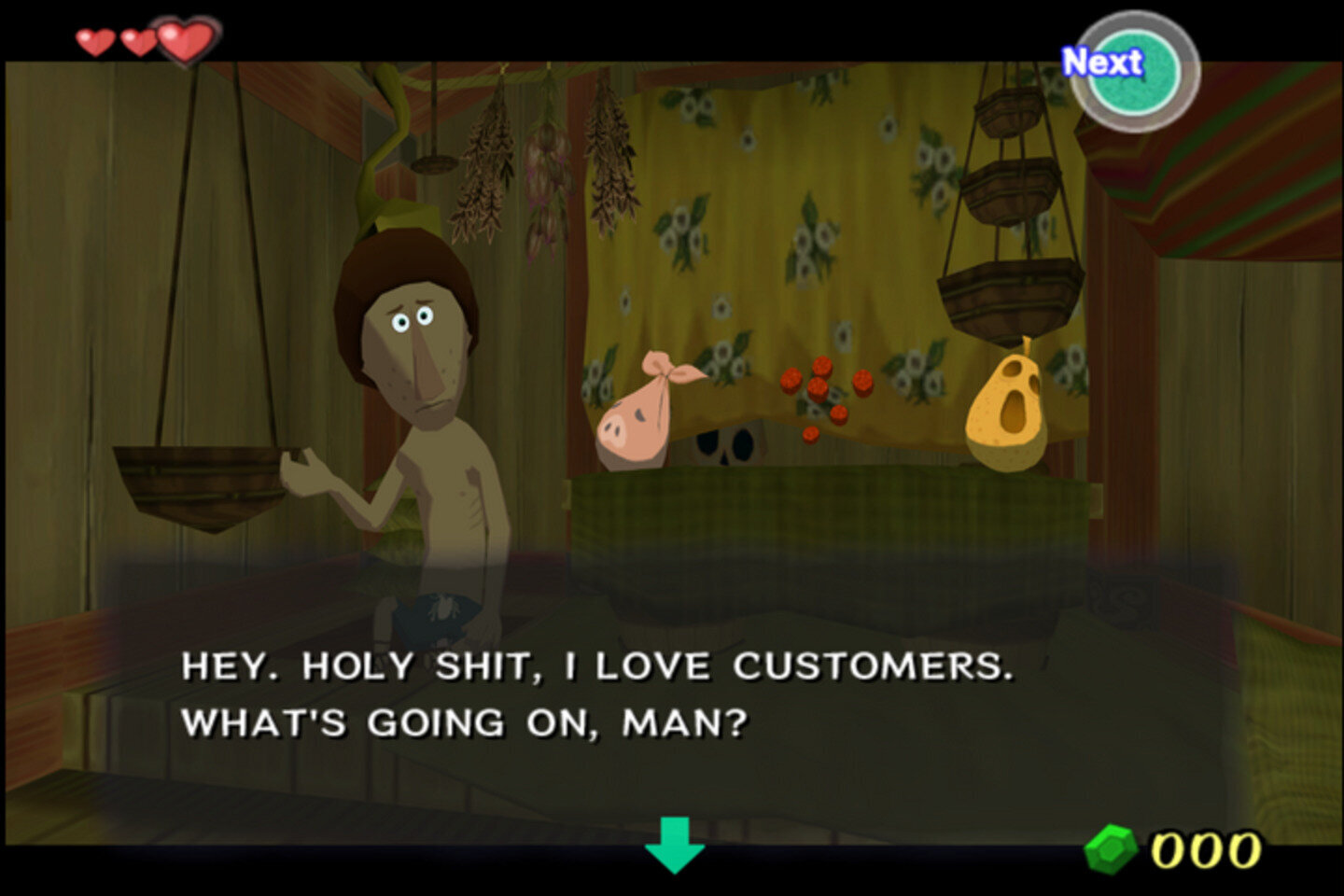
Task: Advance dialogue with the green down arrow
Action: tap(674, 843)
